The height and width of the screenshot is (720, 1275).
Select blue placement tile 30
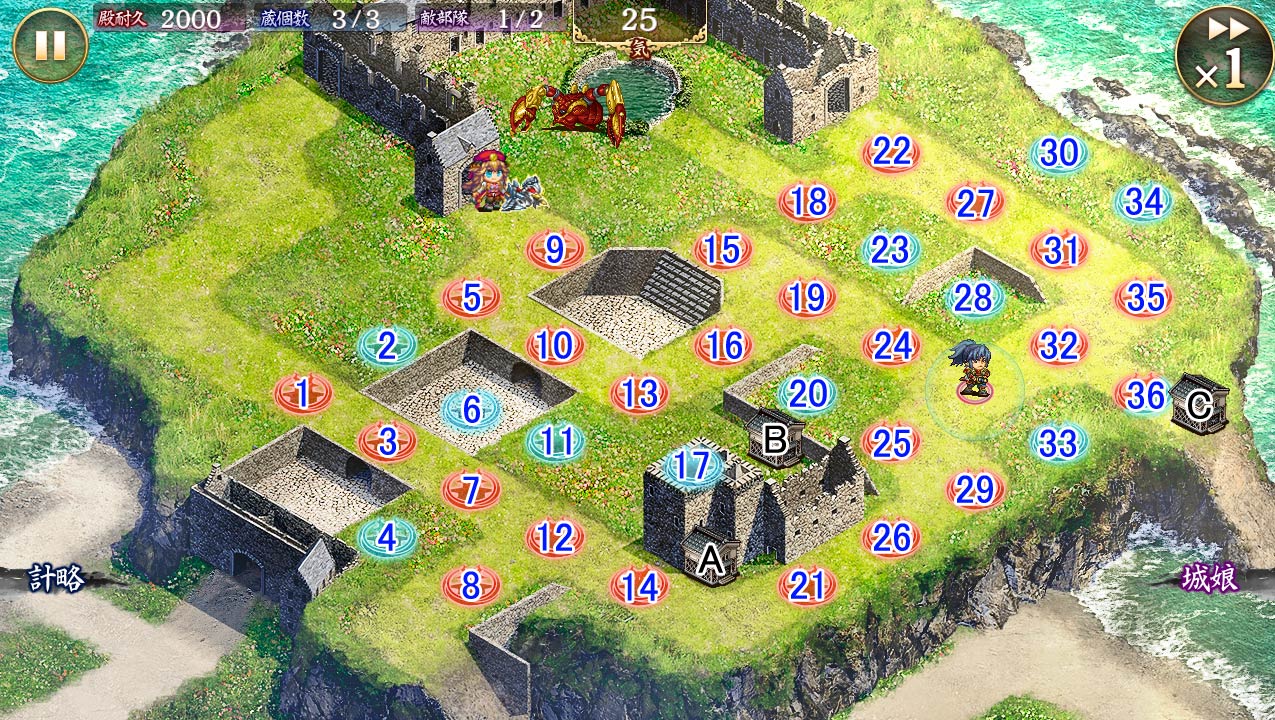pyautogui.click(x=1059, y=153)
